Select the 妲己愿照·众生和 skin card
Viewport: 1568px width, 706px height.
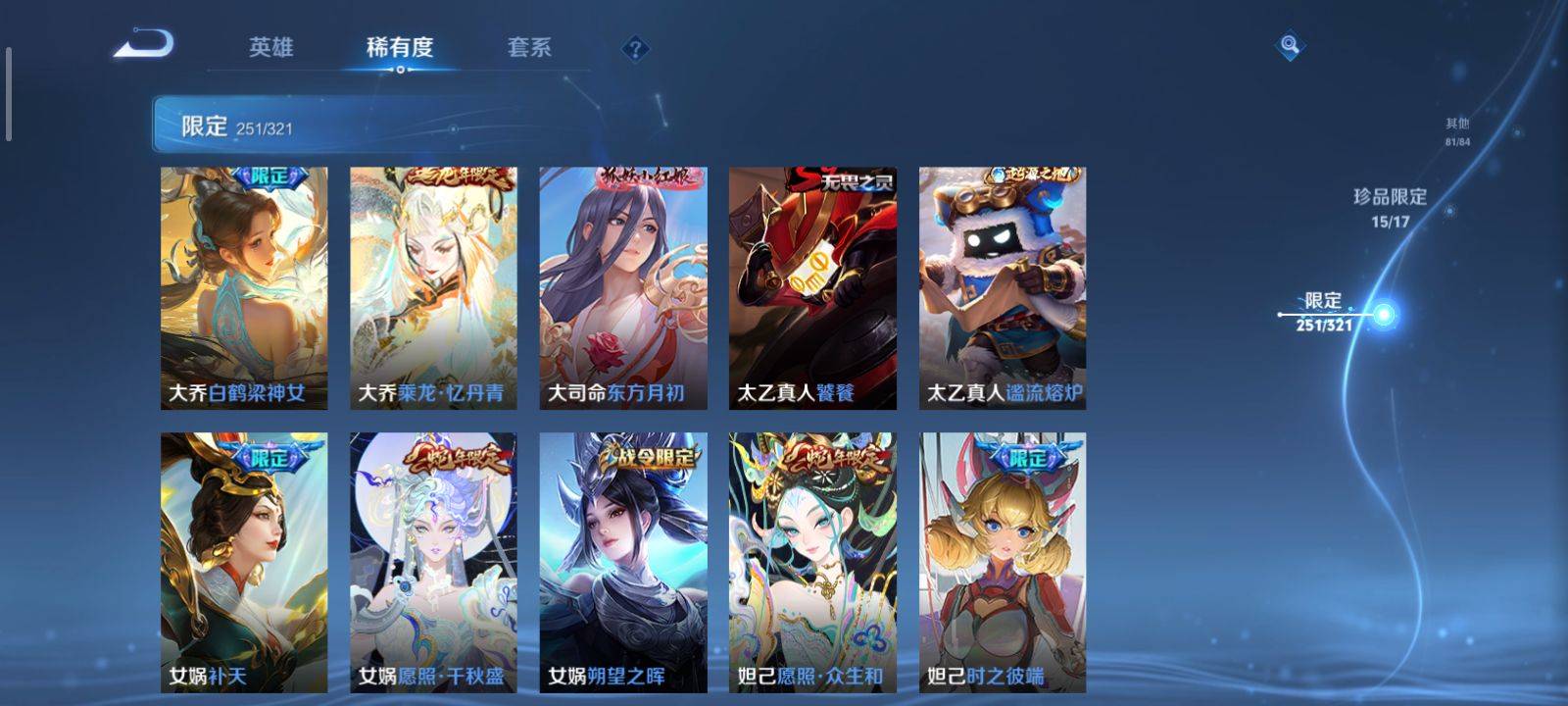coord(812,563)
